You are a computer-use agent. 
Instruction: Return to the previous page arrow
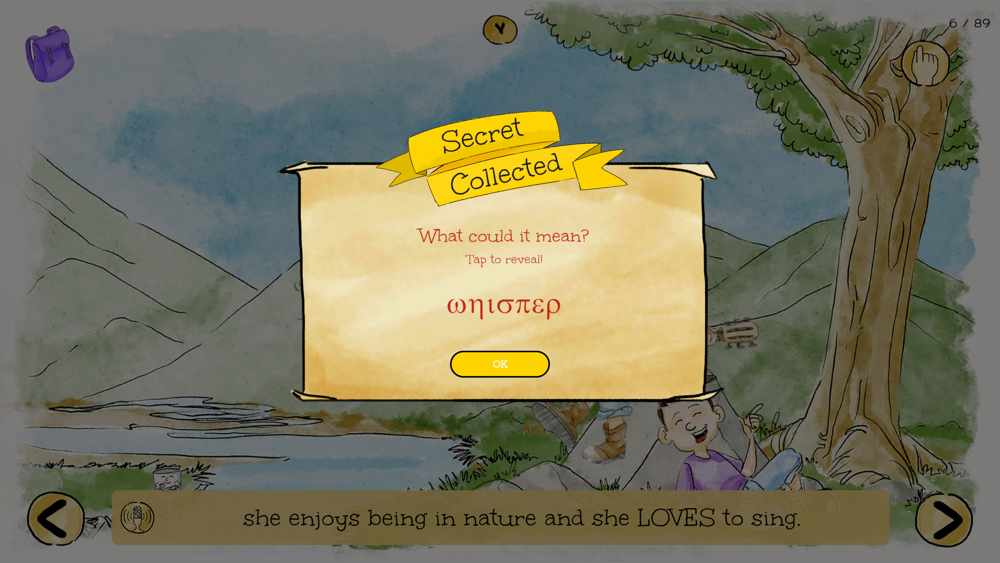[55, 519]
